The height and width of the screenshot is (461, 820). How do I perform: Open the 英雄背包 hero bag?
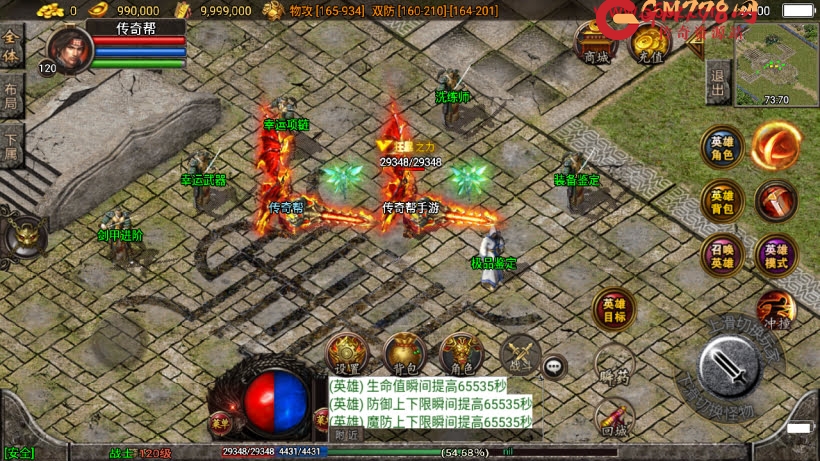(721, 199)
